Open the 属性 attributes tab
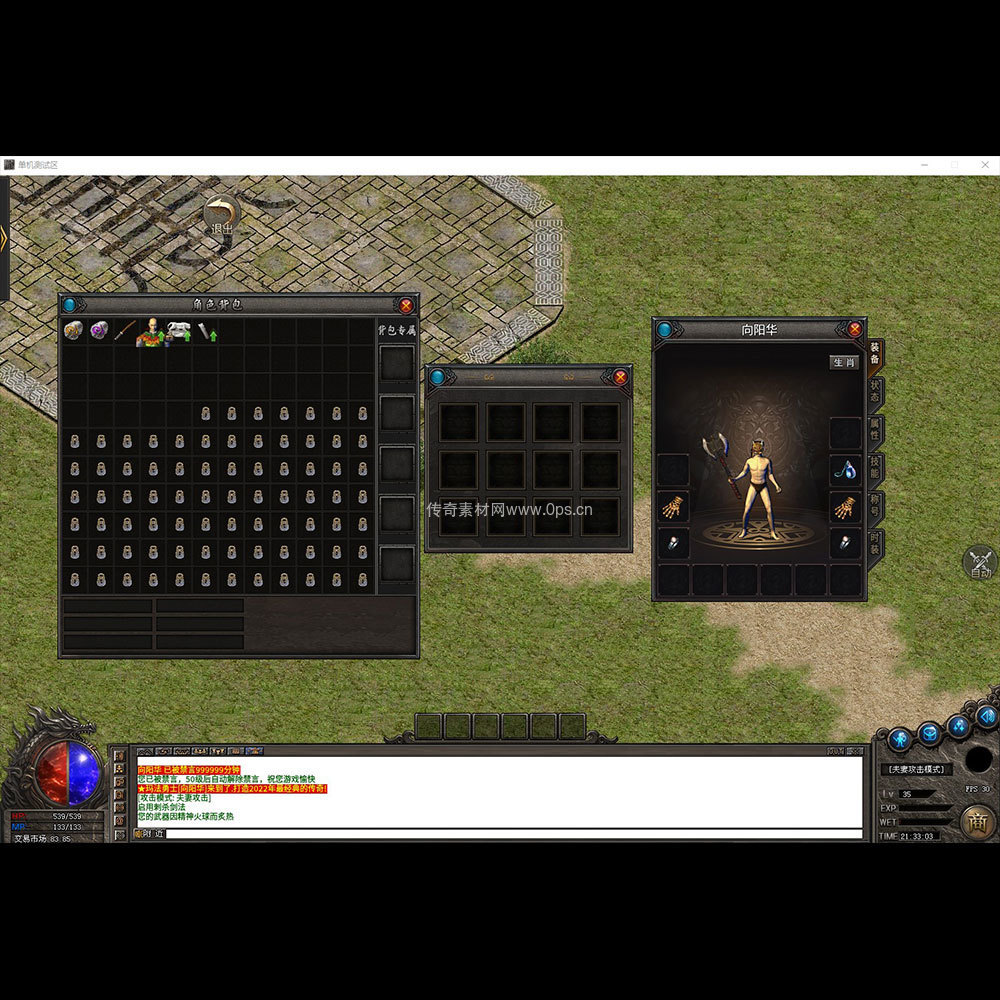This screenshot has width=1000, height=1000. tap(875, 431)
